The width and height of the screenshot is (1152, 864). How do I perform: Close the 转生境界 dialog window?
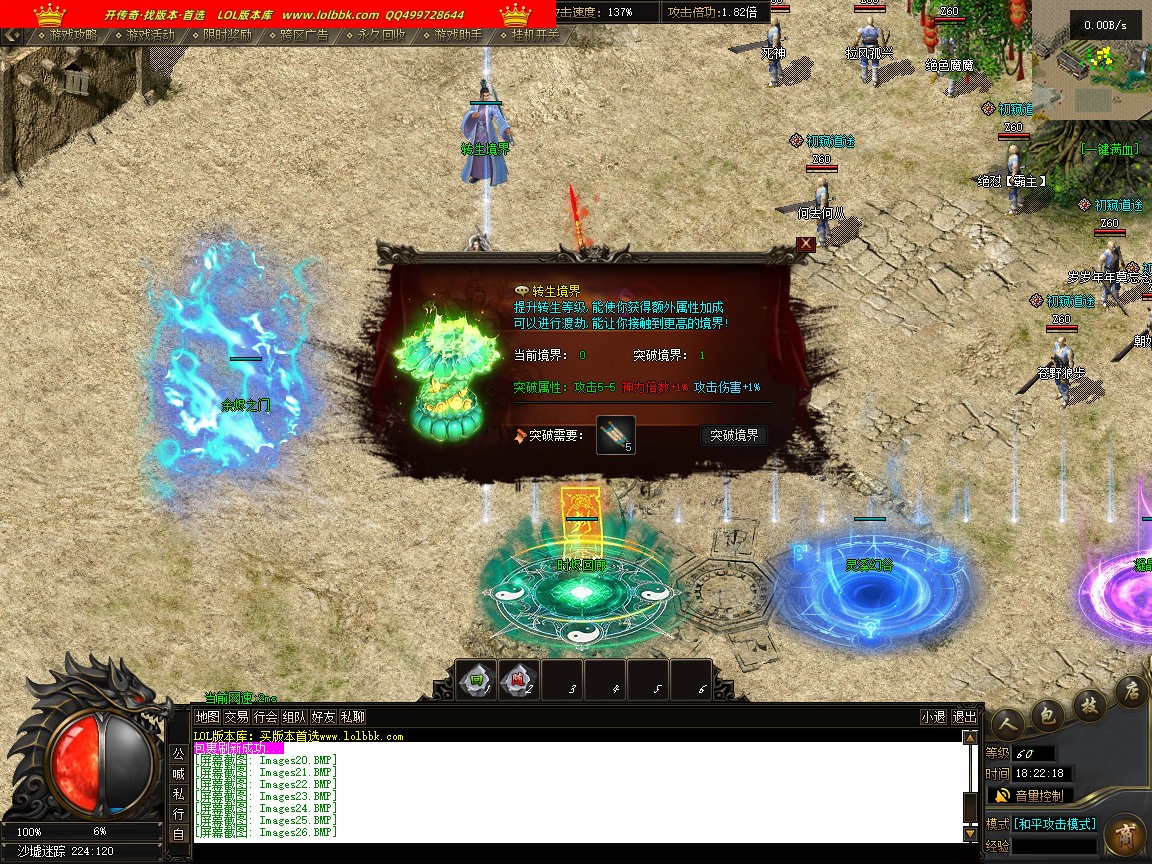pos(806,244)
